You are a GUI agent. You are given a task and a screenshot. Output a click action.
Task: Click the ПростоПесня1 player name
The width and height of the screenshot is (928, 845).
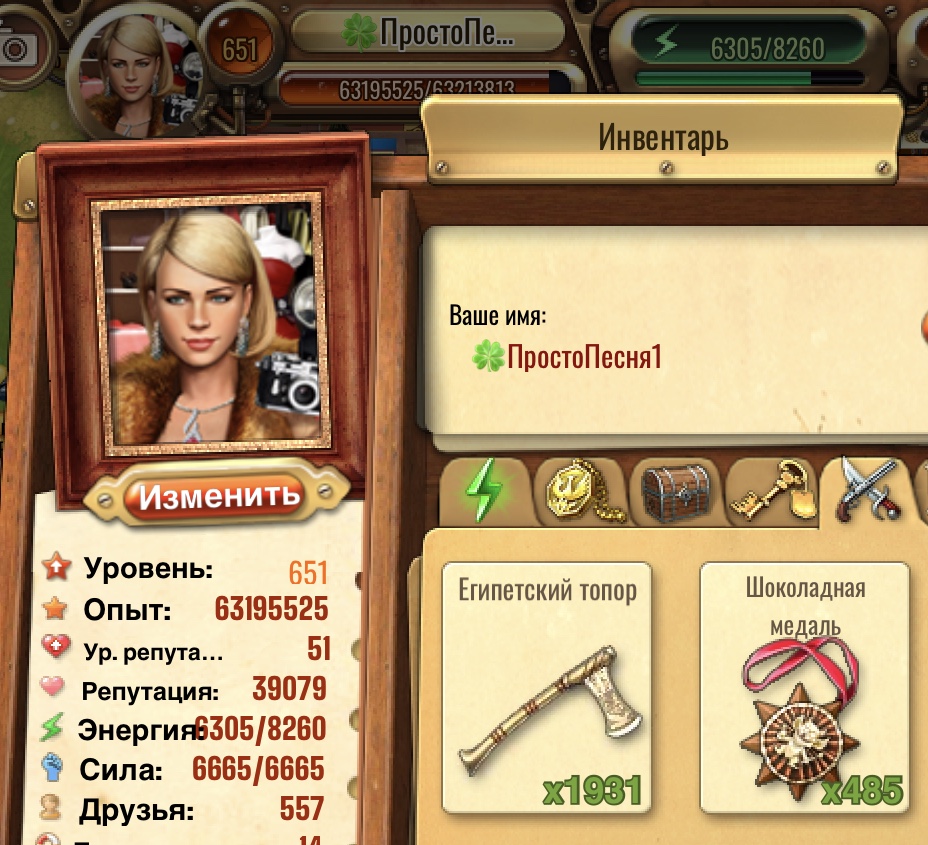[x=583, y=357]
